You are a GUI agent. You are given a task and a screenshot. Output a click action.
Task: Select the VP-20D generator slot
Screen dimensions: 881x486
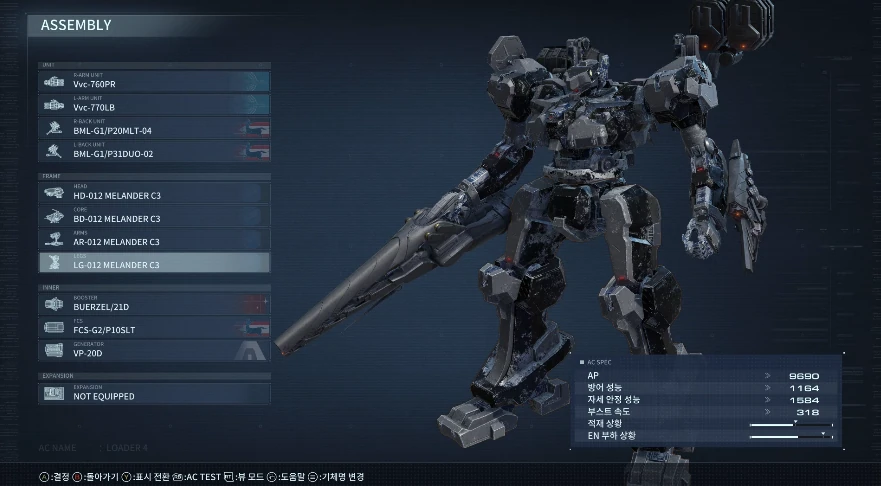154,351
